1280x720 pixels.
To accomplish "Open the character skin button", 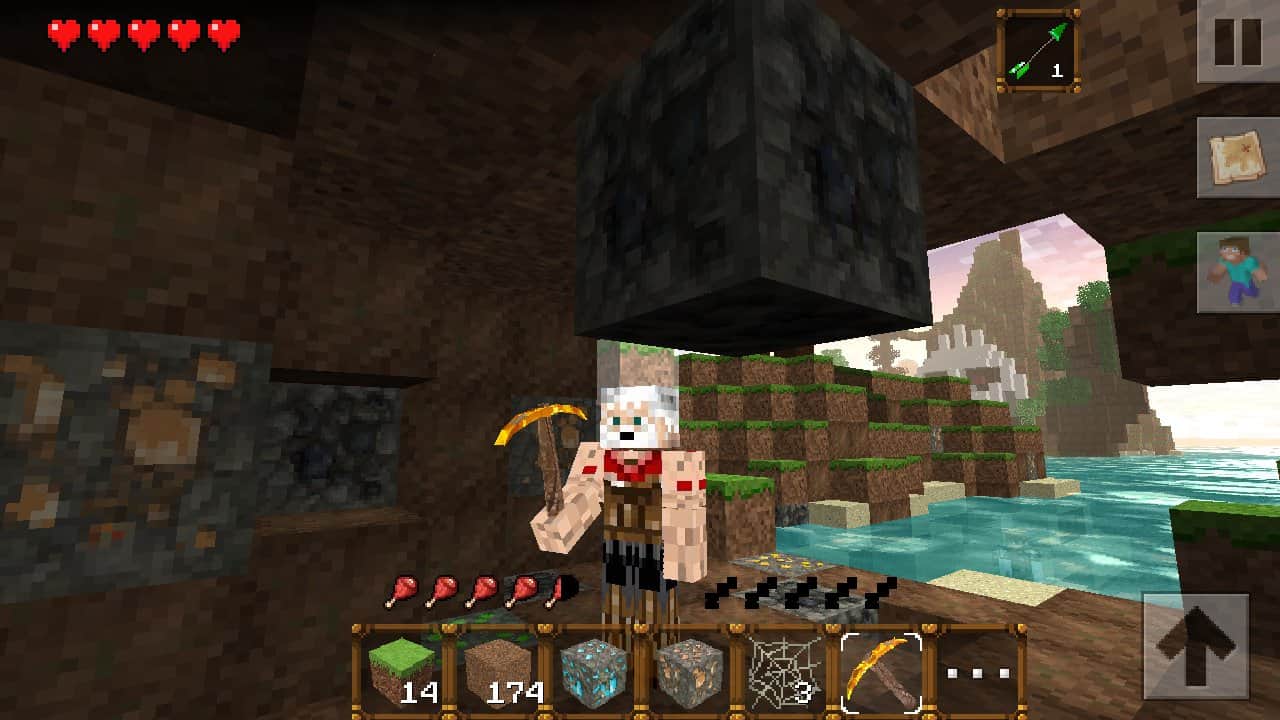I will click(1237, 272).
